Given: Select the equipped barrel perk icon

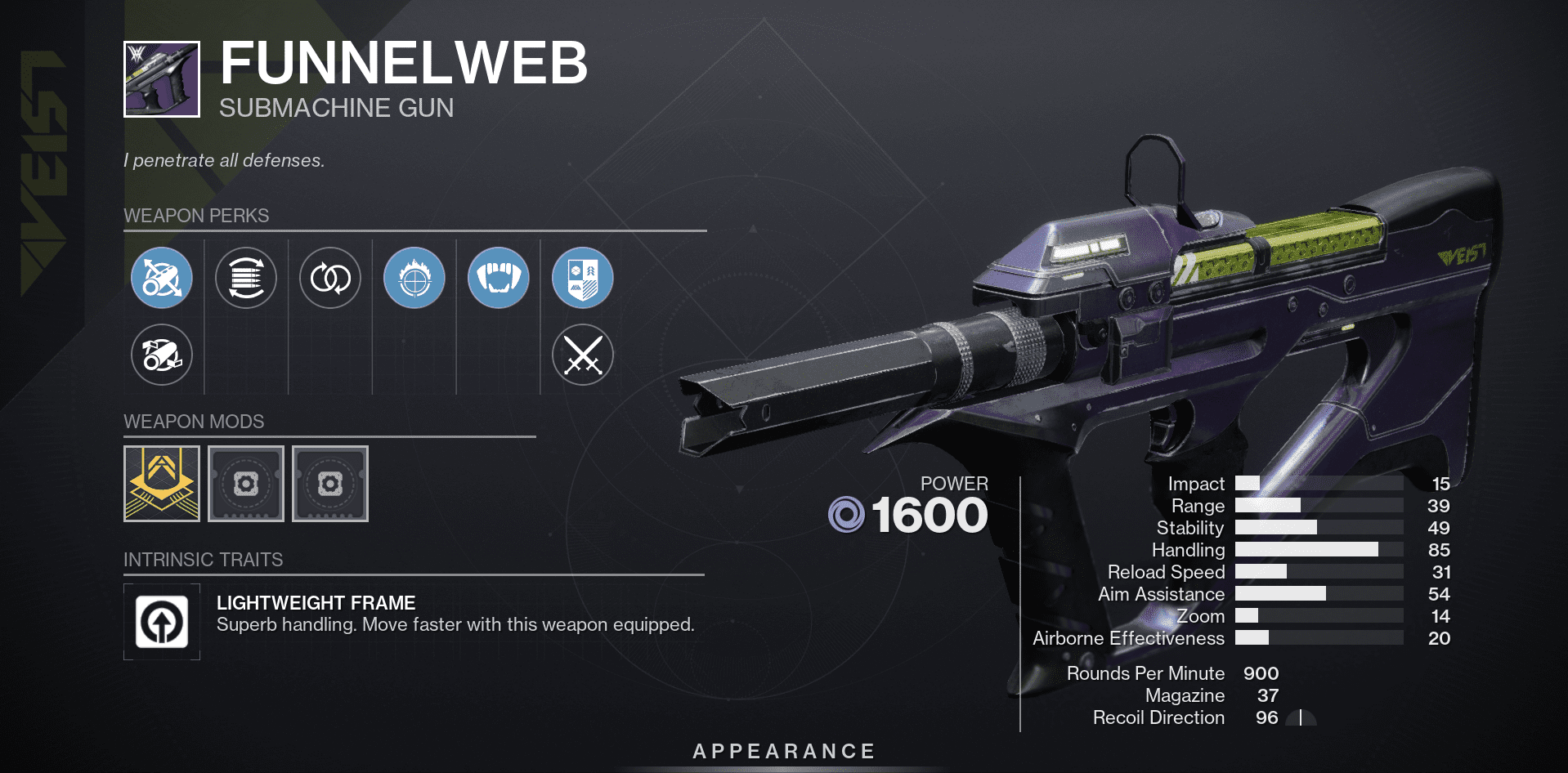Looking at the screenshot, I should tap(162, 278).
